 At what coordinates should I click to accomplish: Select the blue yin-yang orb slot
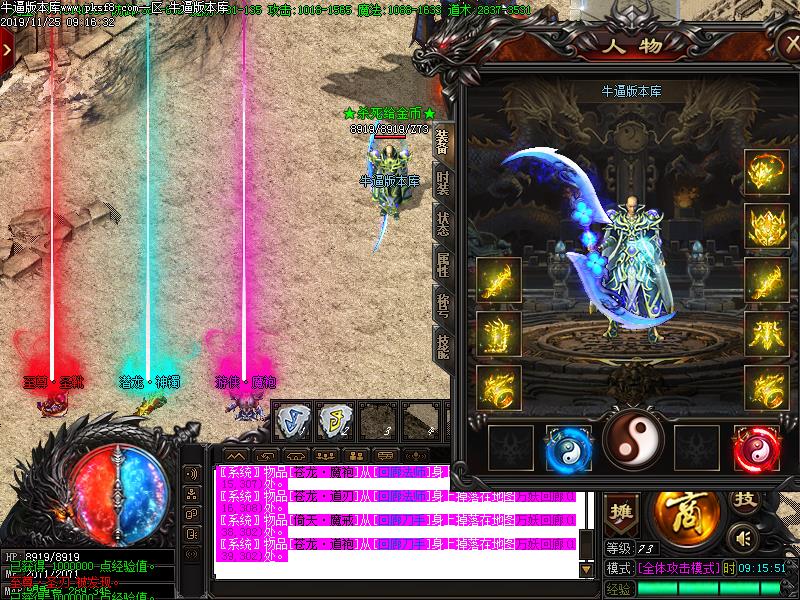tap(569, 448)
